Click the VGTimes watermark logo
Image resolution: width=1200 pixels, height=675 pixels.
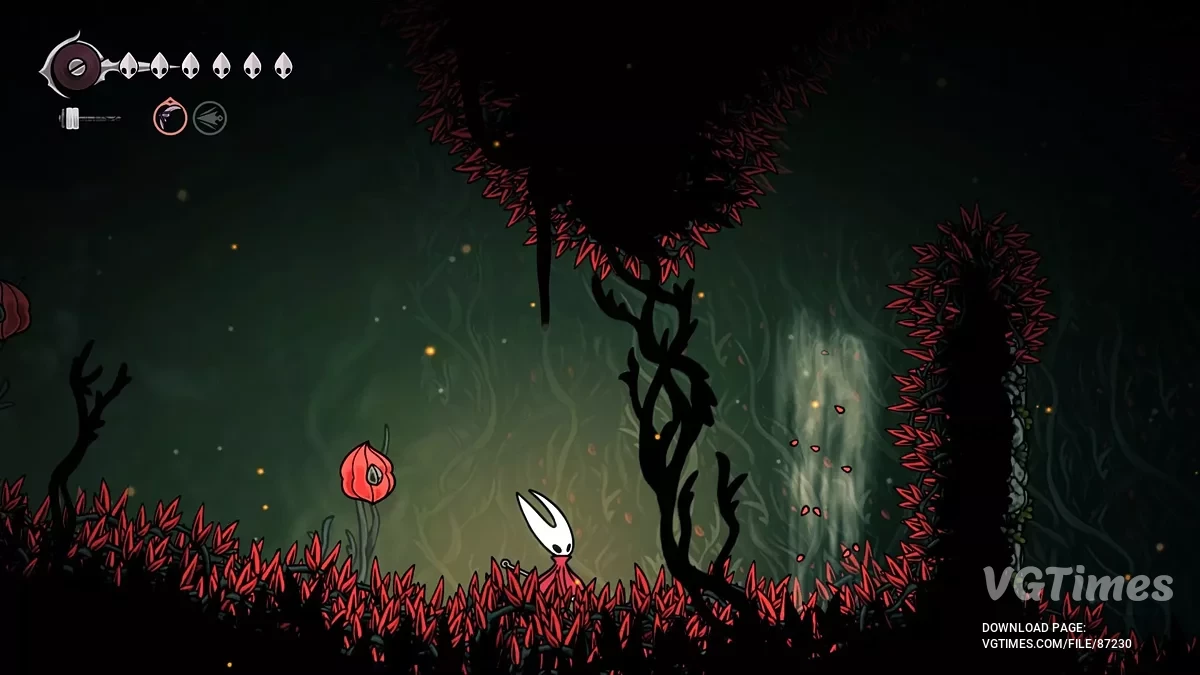point(1077,584)
